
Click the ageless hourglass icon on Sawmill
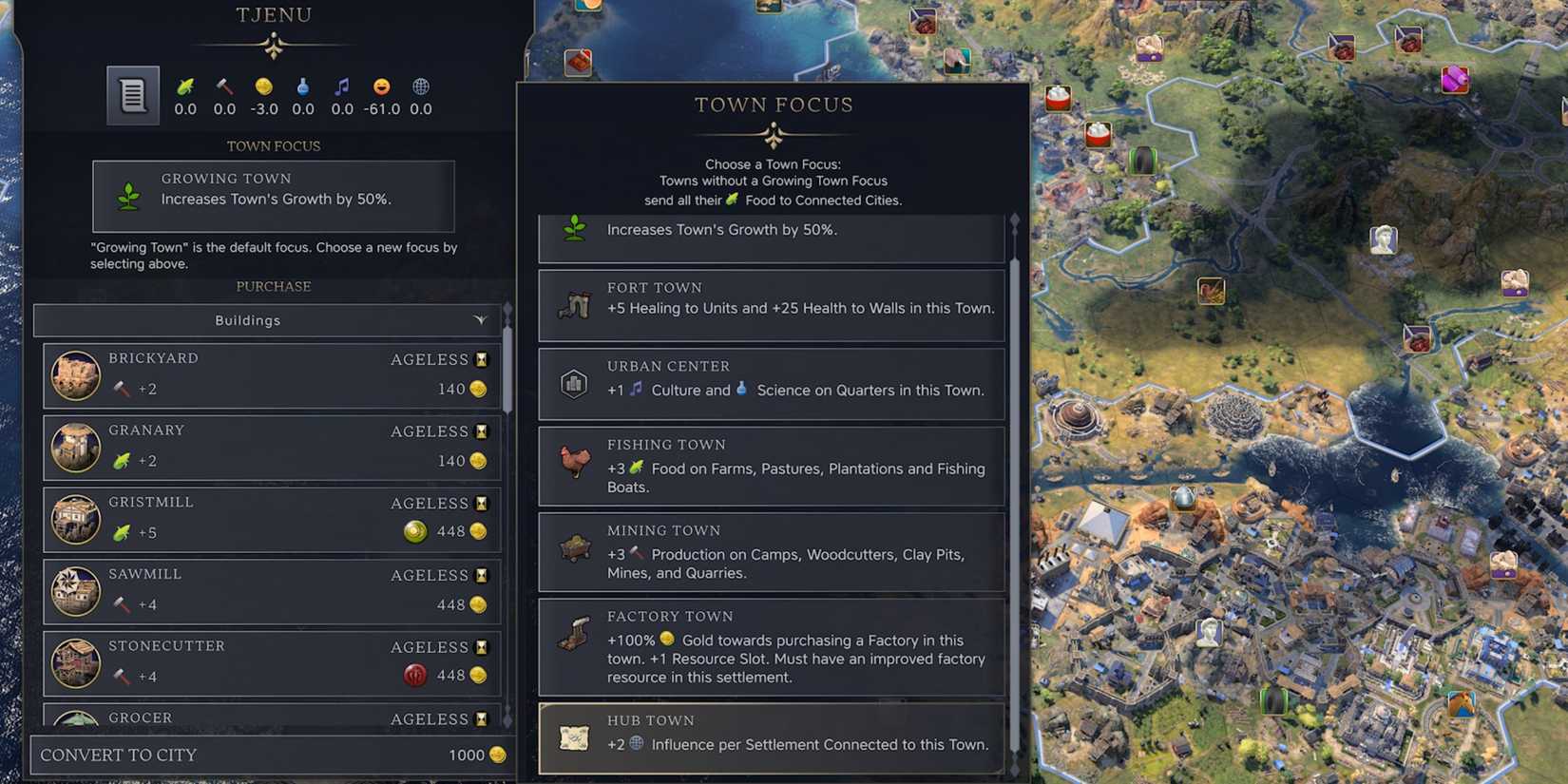point(481,576)
